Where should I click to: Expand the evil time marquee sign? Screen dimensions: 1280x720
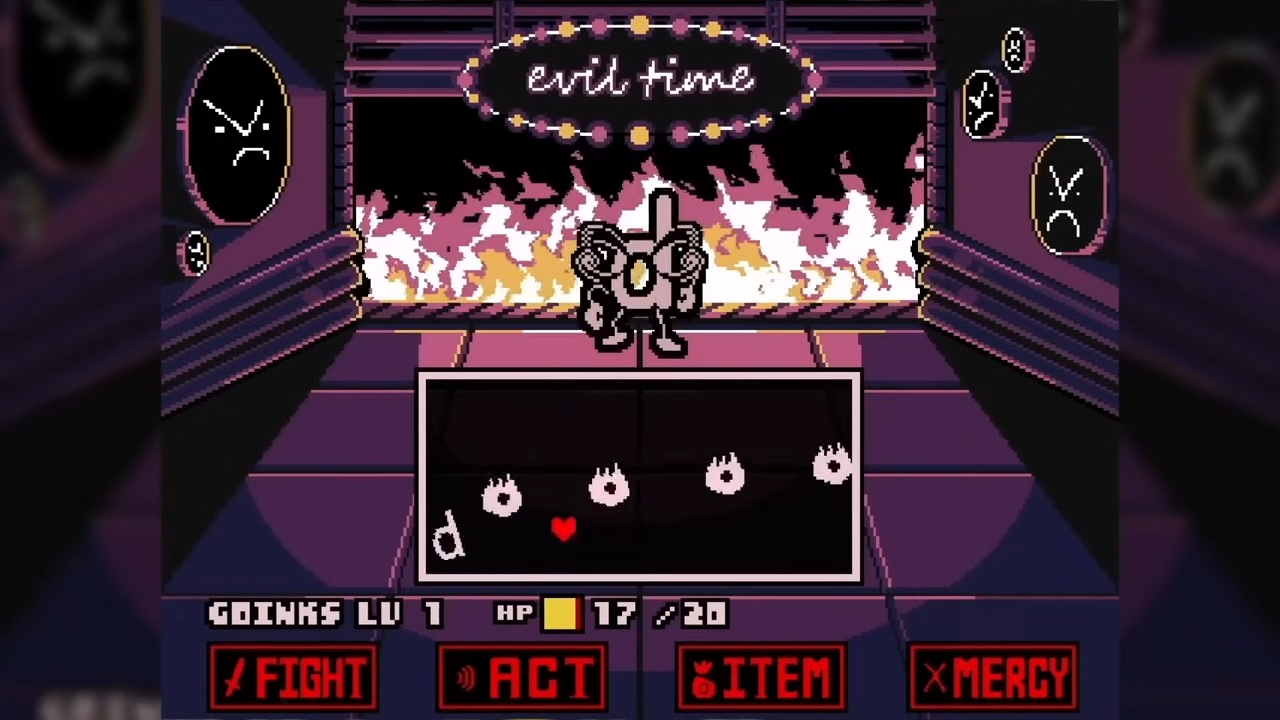[x=640, y=80]
